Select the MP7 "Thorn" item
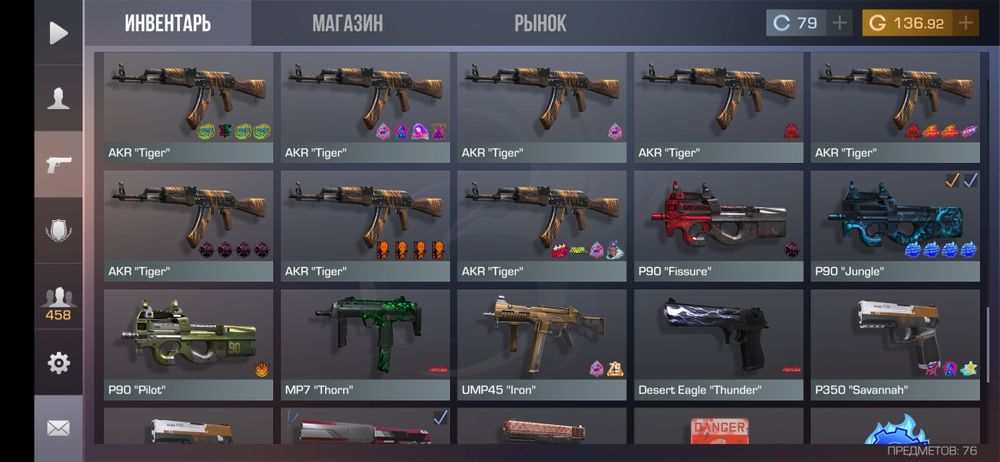This screenshot has height=462, width=1000. [365, 343]
